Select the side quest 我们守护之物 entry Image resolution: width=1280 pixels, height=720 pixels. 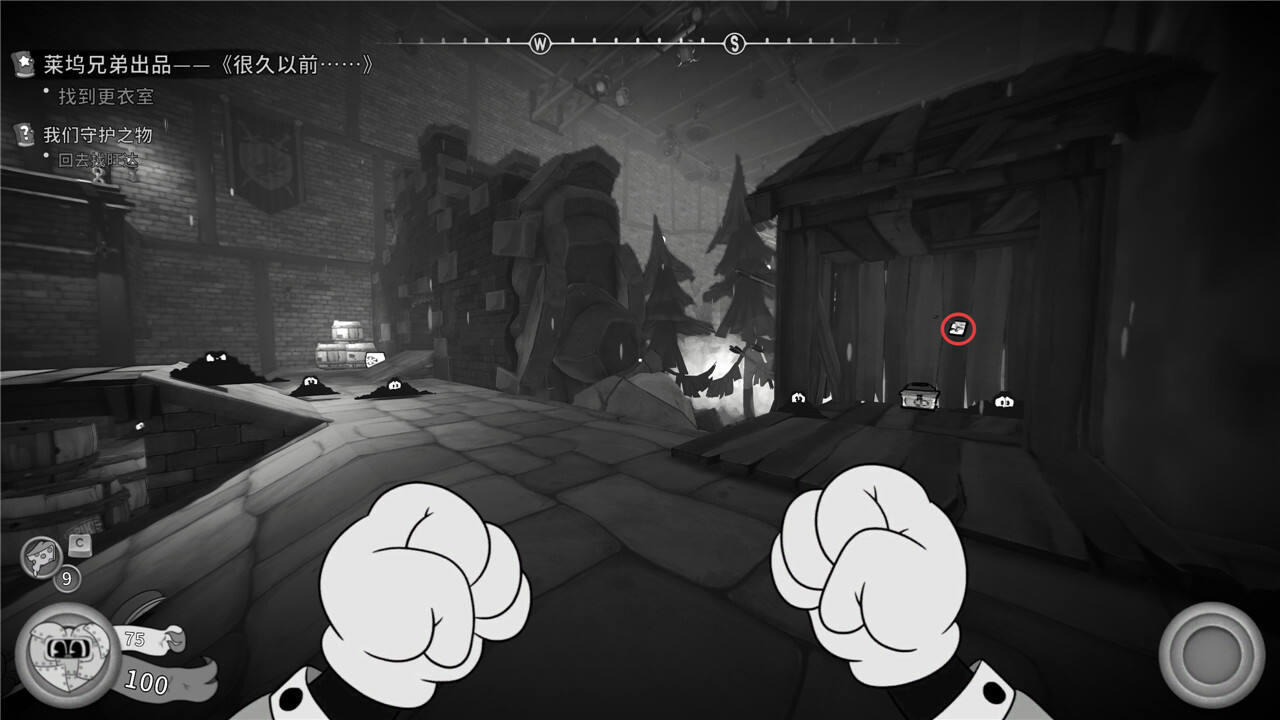(97, 134)
